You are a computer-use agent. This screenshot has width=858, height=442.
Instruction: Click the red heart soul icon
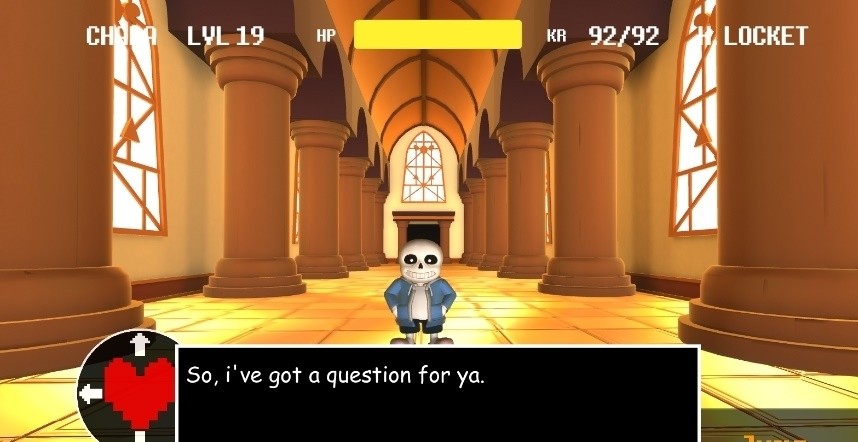click(x=139, y=391)
